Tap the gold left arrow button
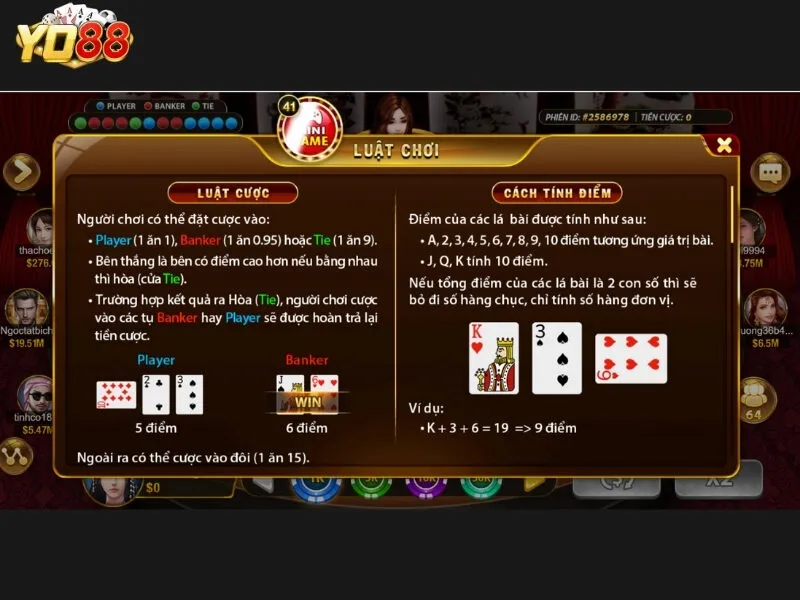Image resolution: width=800 pixels, height=600 pixels. point(21,172)
